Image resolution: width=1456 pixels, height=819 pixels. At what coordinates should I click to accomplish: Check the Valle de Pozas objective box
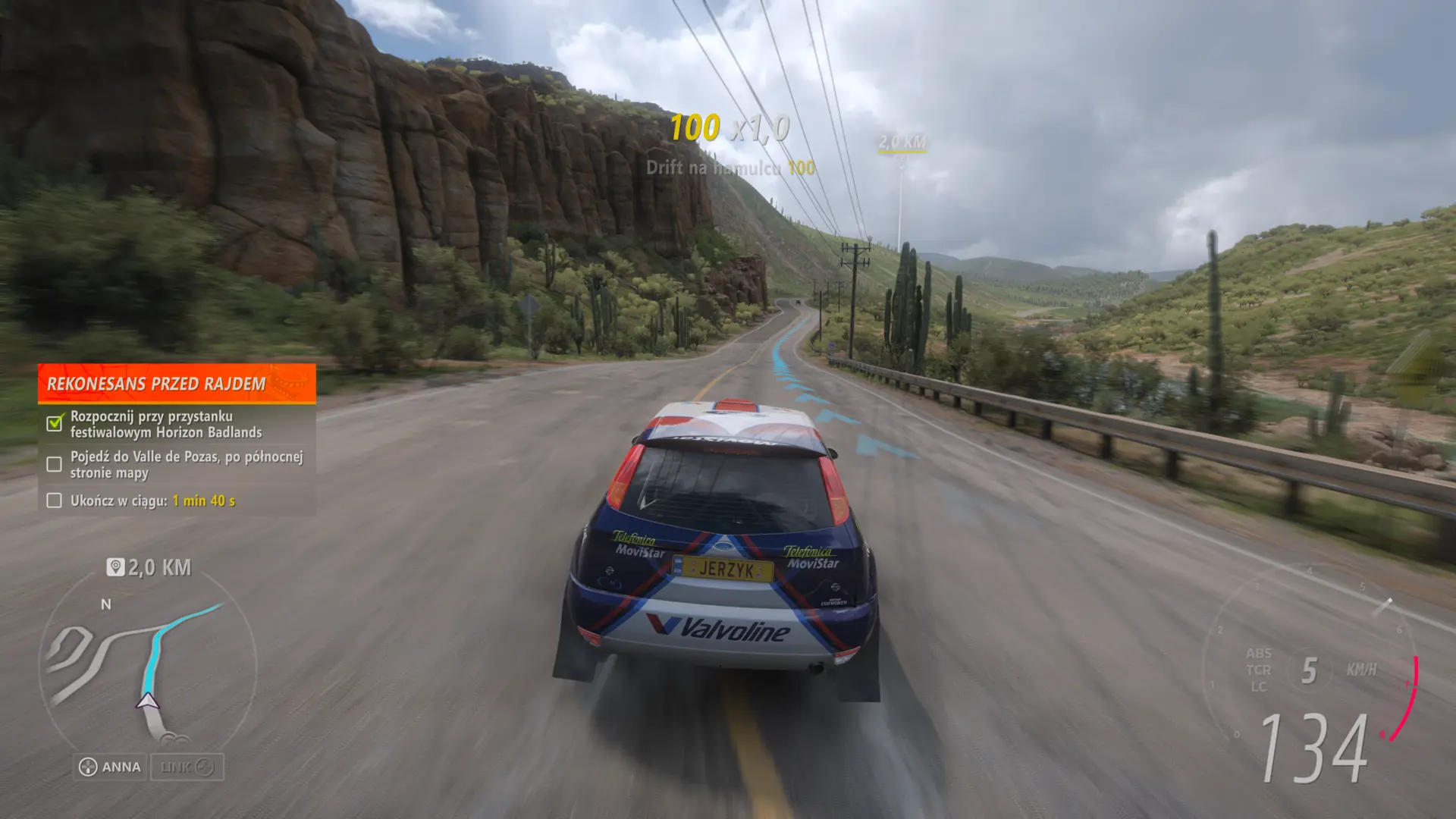(53, 464)
